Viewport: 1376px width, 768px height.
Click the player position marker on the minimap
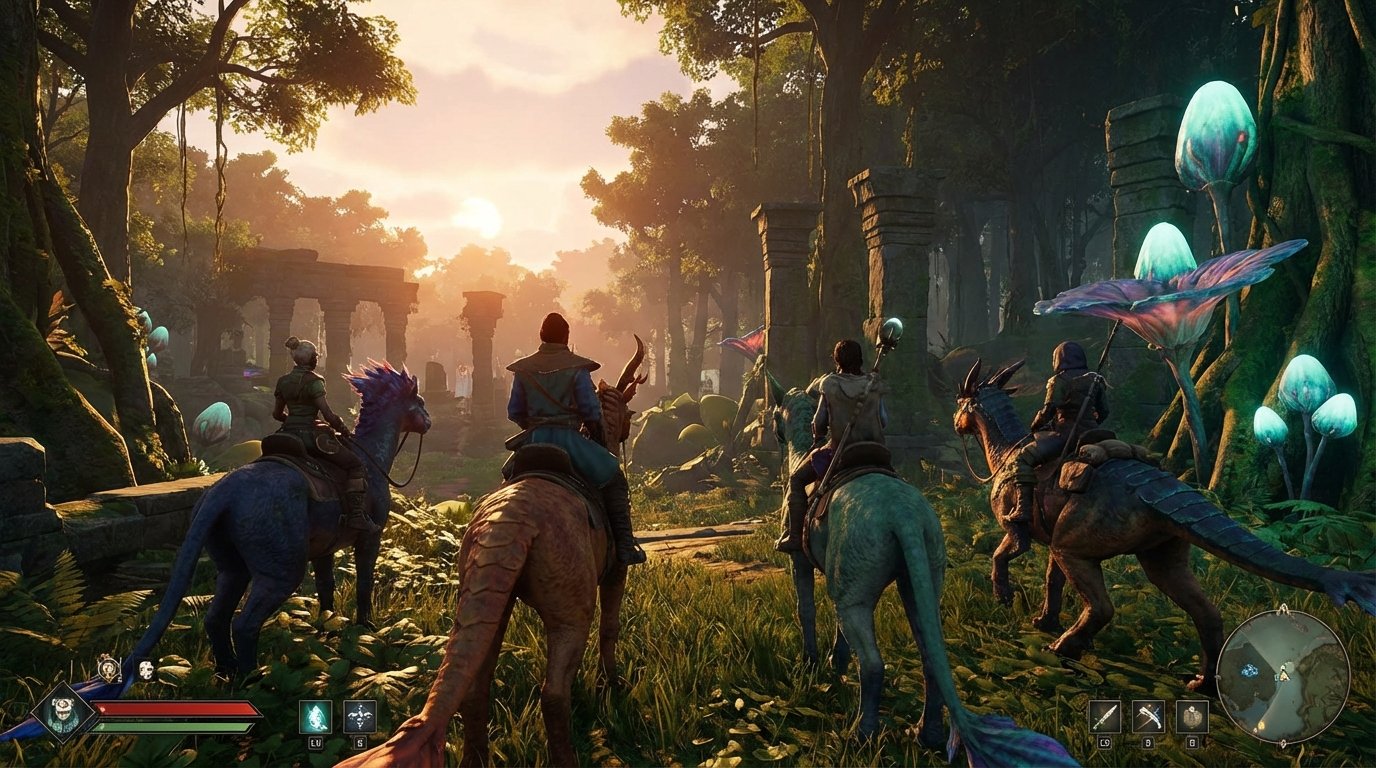(1285, 676)
